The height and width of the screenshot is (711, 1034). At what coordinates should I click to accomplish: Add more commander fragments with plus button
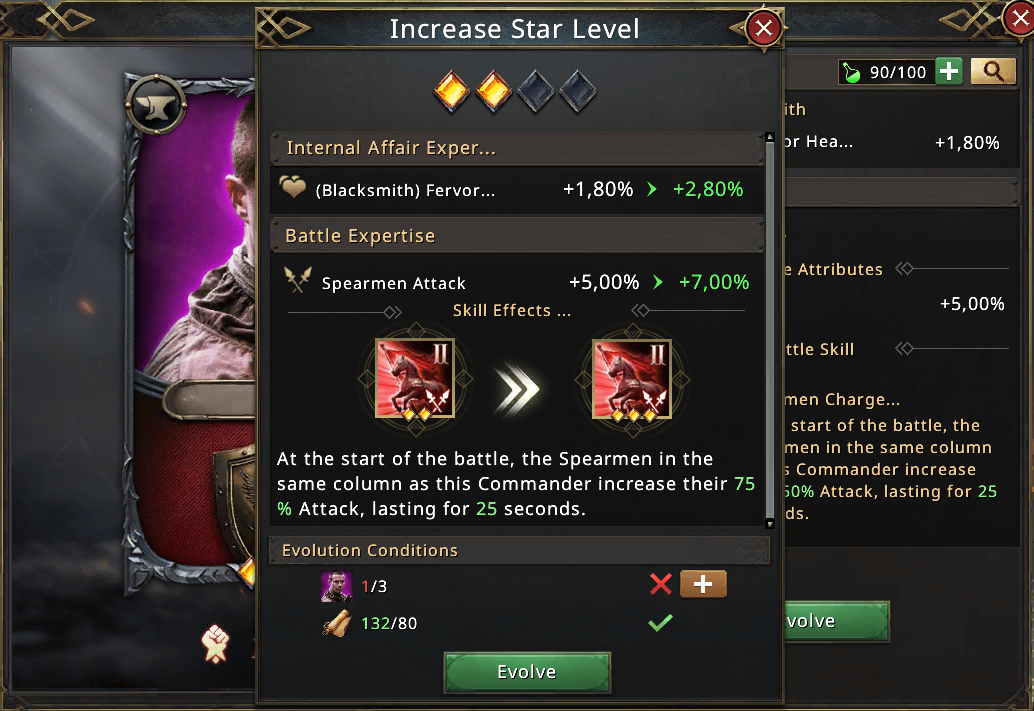tap(703, 585)
